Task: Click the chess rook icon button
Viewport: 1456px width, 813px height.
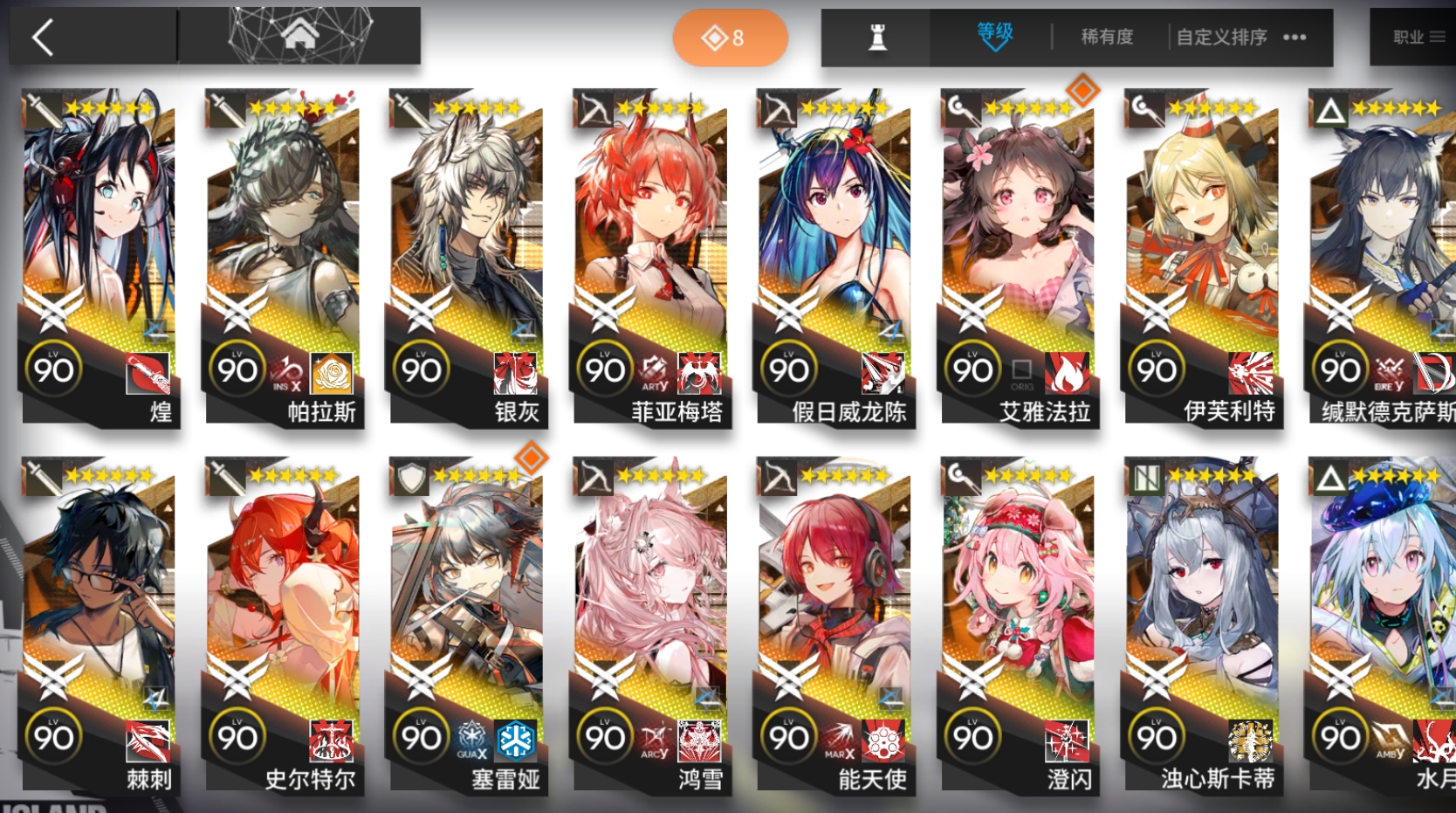Action: point(877,37)
